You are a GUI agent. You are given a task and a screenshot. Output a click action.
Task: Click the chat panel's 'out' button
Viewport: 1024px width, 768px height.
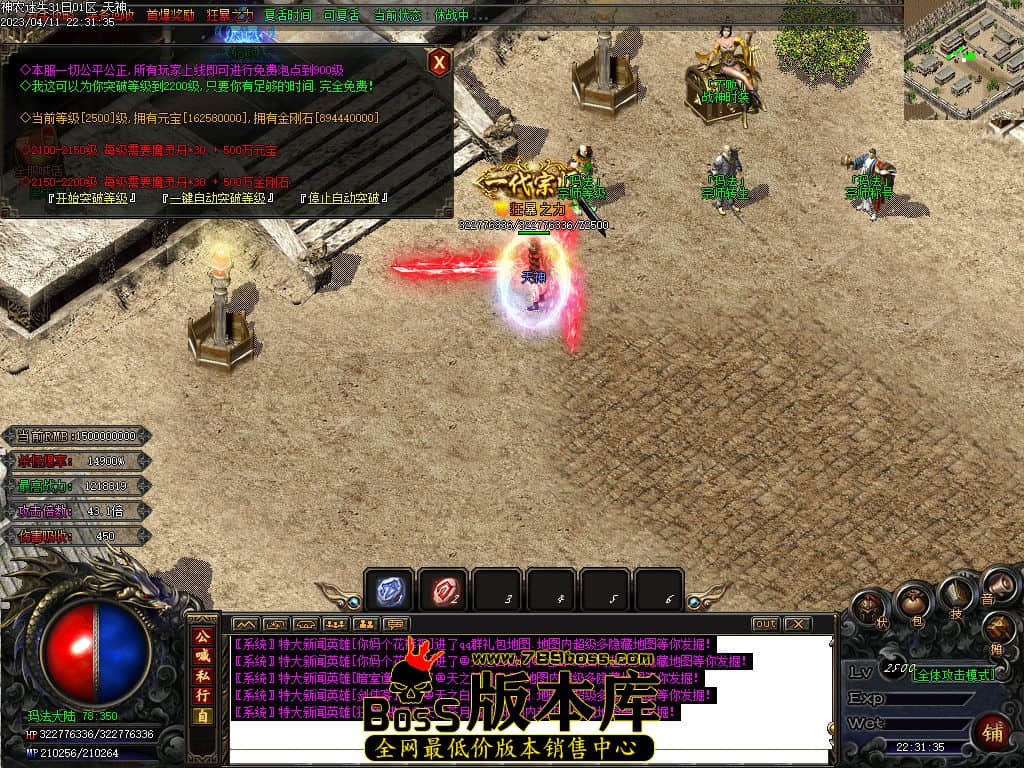tap(765, 623)
